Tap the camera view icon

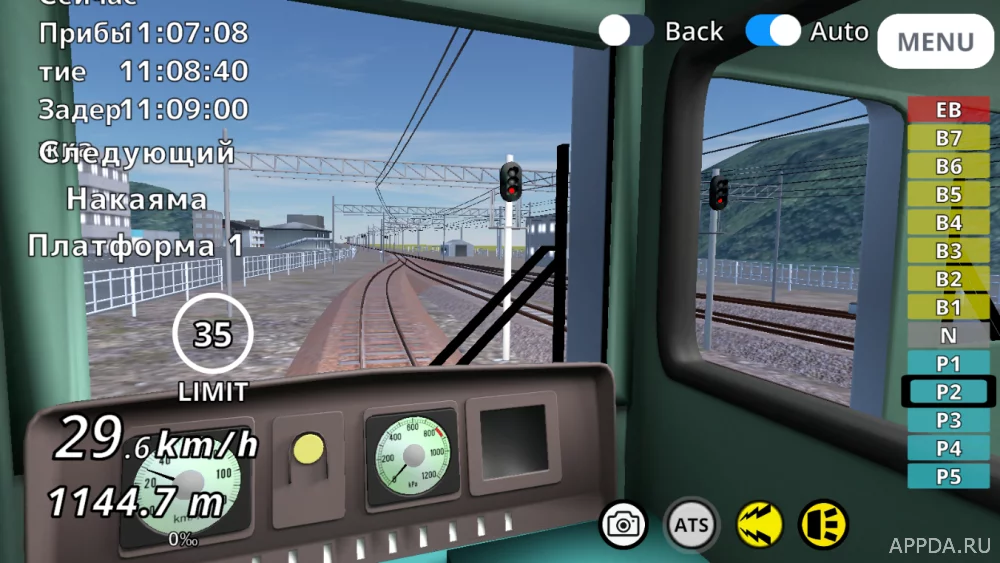point(624,524)
